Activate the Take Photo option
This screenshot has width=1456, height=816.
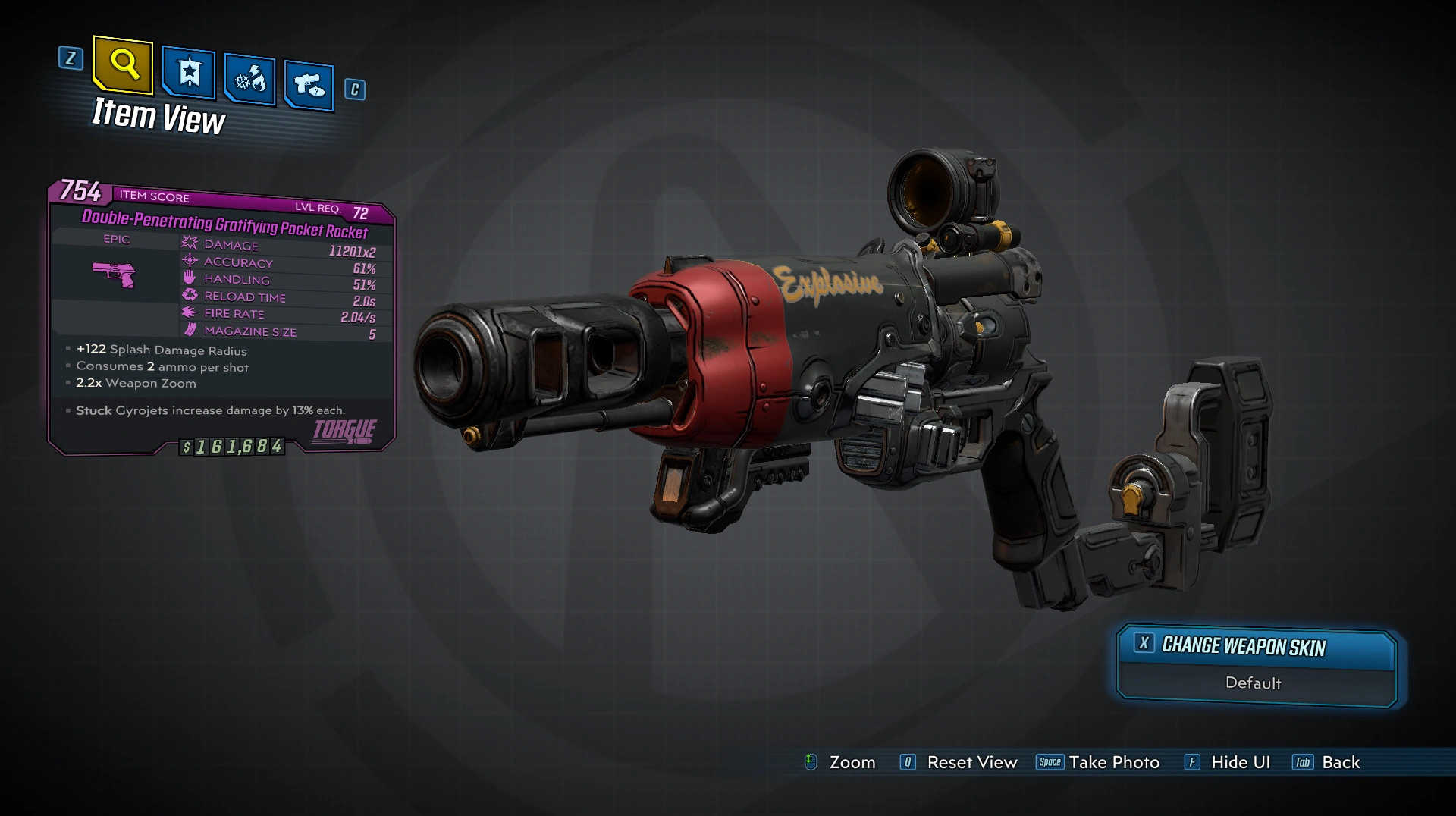[x=1113, y=762]
